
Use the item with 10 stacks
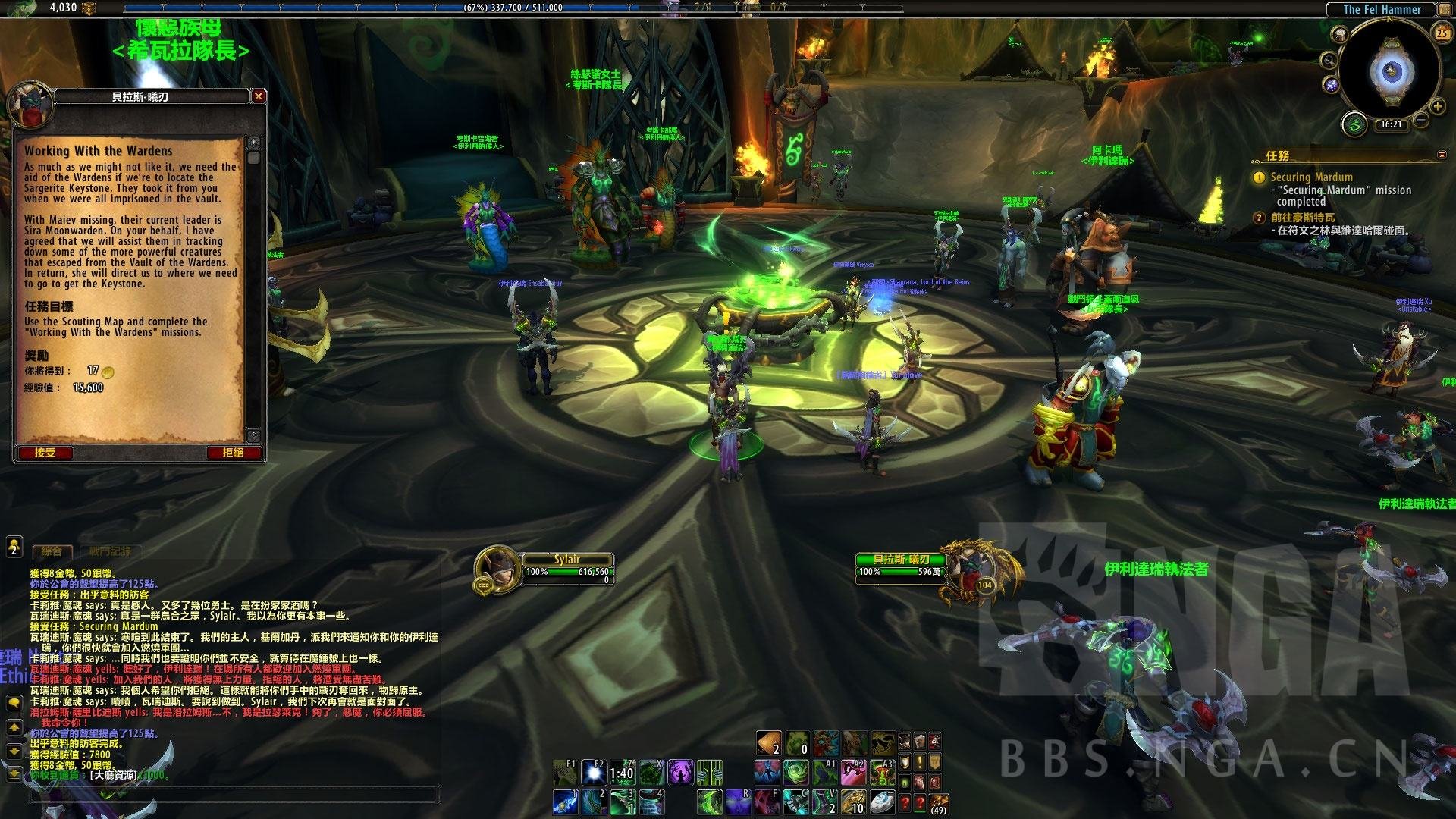(853, 801)
